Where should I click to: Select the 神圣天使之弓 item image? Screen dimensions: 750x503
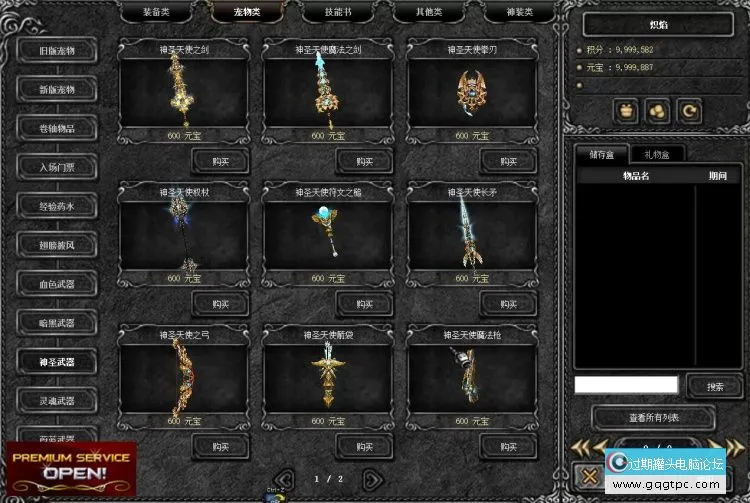[x=184, y=373]
